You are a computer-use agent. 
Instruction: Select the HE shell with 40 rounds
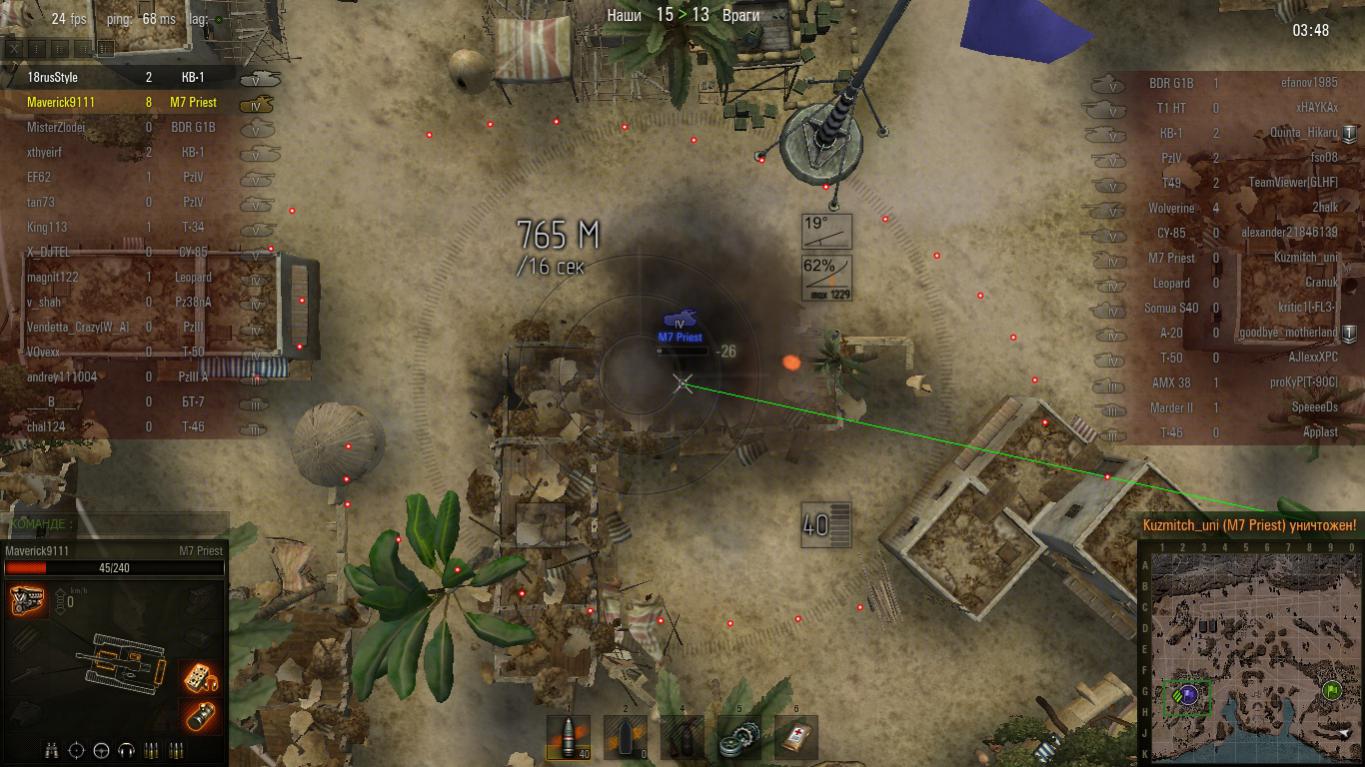568,737
